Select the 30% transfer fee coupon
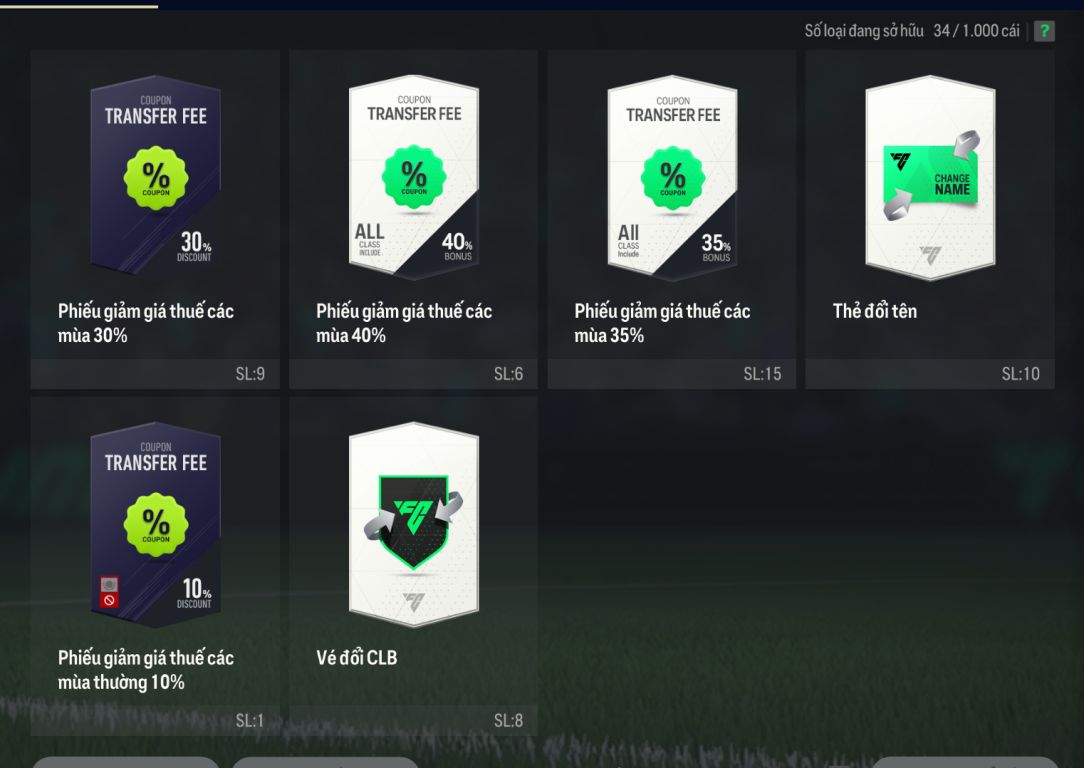The width and height of the screenshot is (1084, 768). [x=155, y=177]
